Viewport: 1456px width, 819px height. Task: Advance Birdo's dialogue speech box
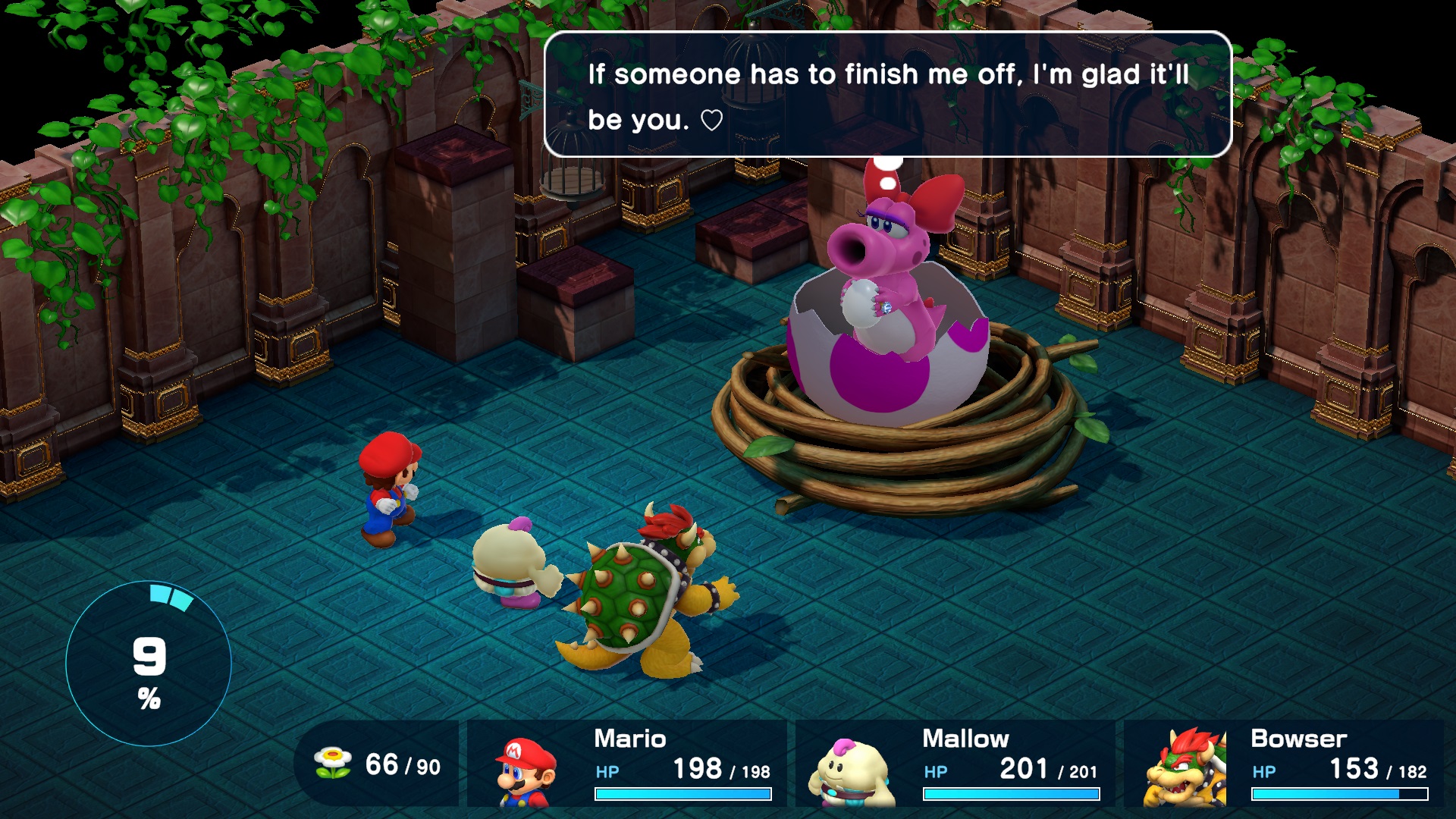[x=887, y=95]
